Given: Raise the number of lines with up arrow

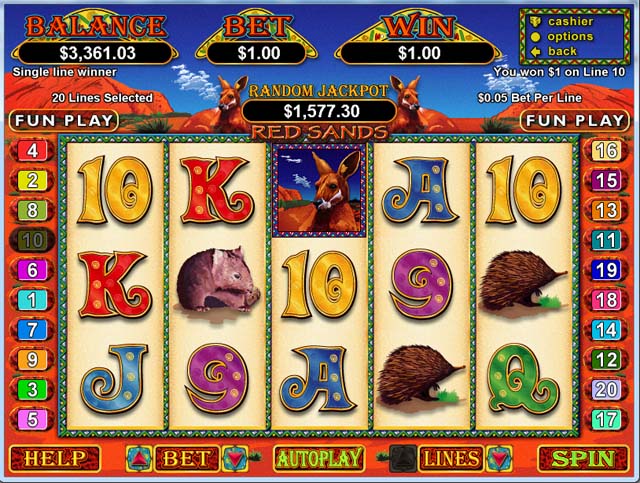Looking at the screenshot, I should click(403, 459).
